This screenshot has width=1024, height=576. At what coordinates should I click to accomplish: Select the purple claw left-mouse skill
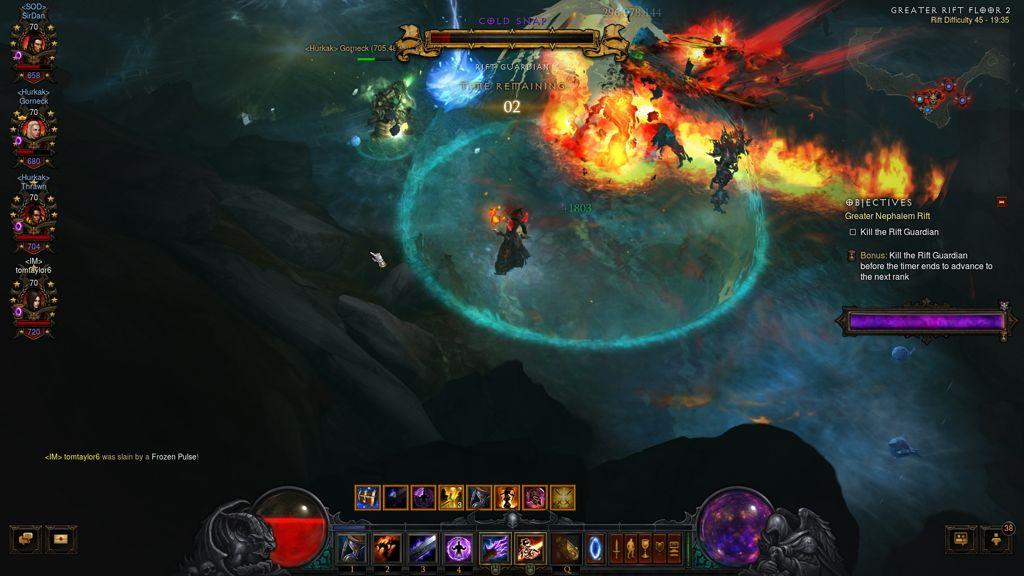pyautogui.click(x=495, y=547)
